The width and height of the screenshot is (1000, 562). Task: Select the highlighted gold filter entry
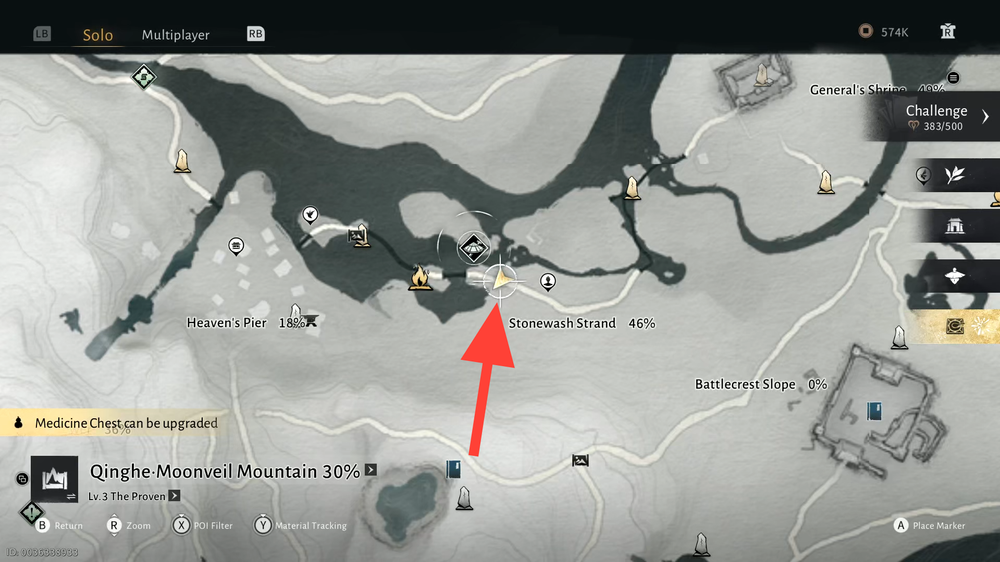pos(955,326)
